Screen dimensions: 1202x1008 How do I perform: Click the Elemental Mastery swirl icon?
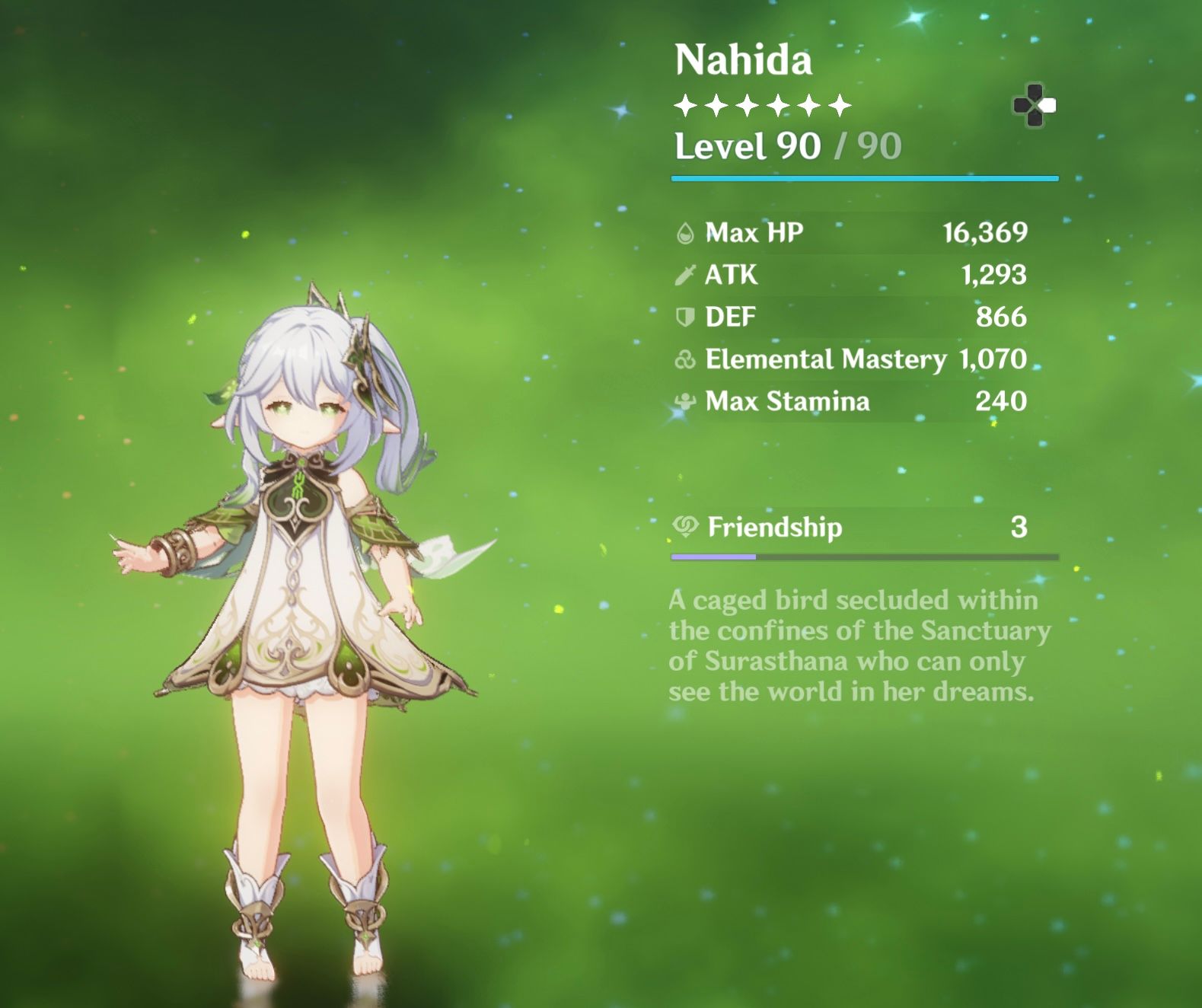(684, 359)
